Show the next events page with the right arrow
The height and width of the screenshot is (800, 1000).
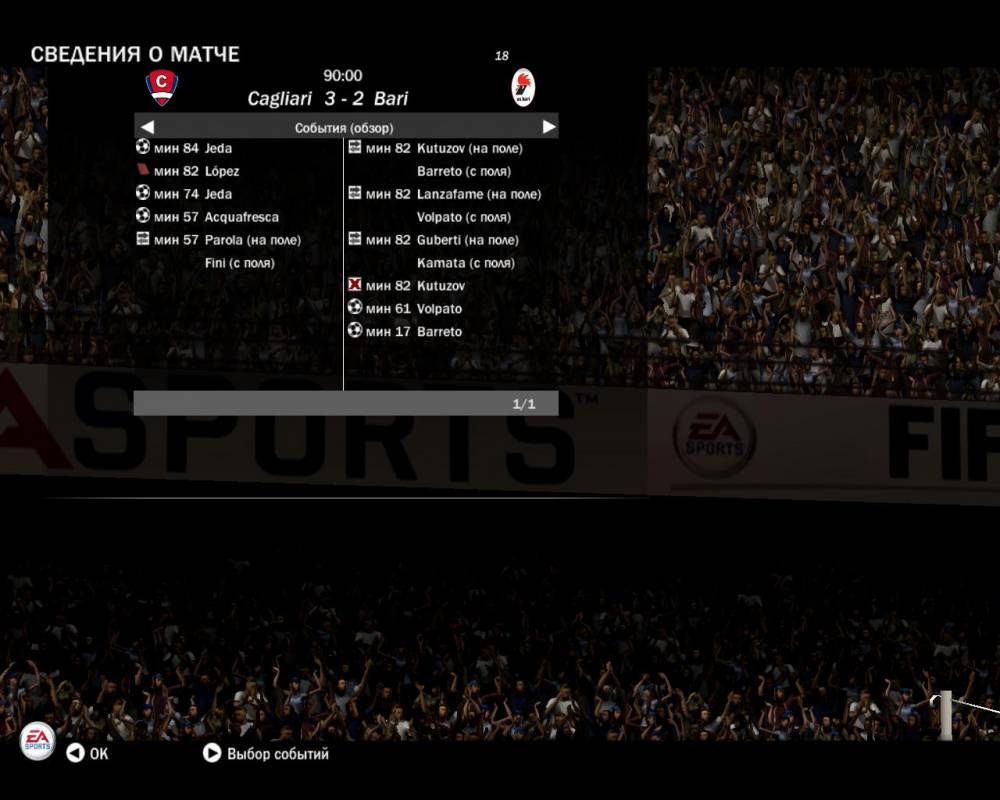point(548,127)
